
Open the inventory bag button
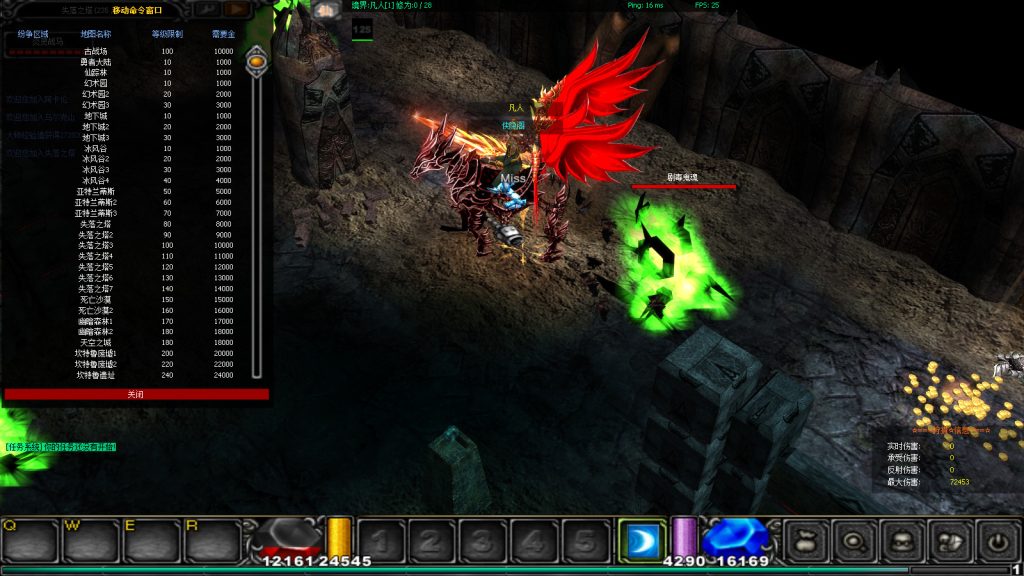pos(805,541)
